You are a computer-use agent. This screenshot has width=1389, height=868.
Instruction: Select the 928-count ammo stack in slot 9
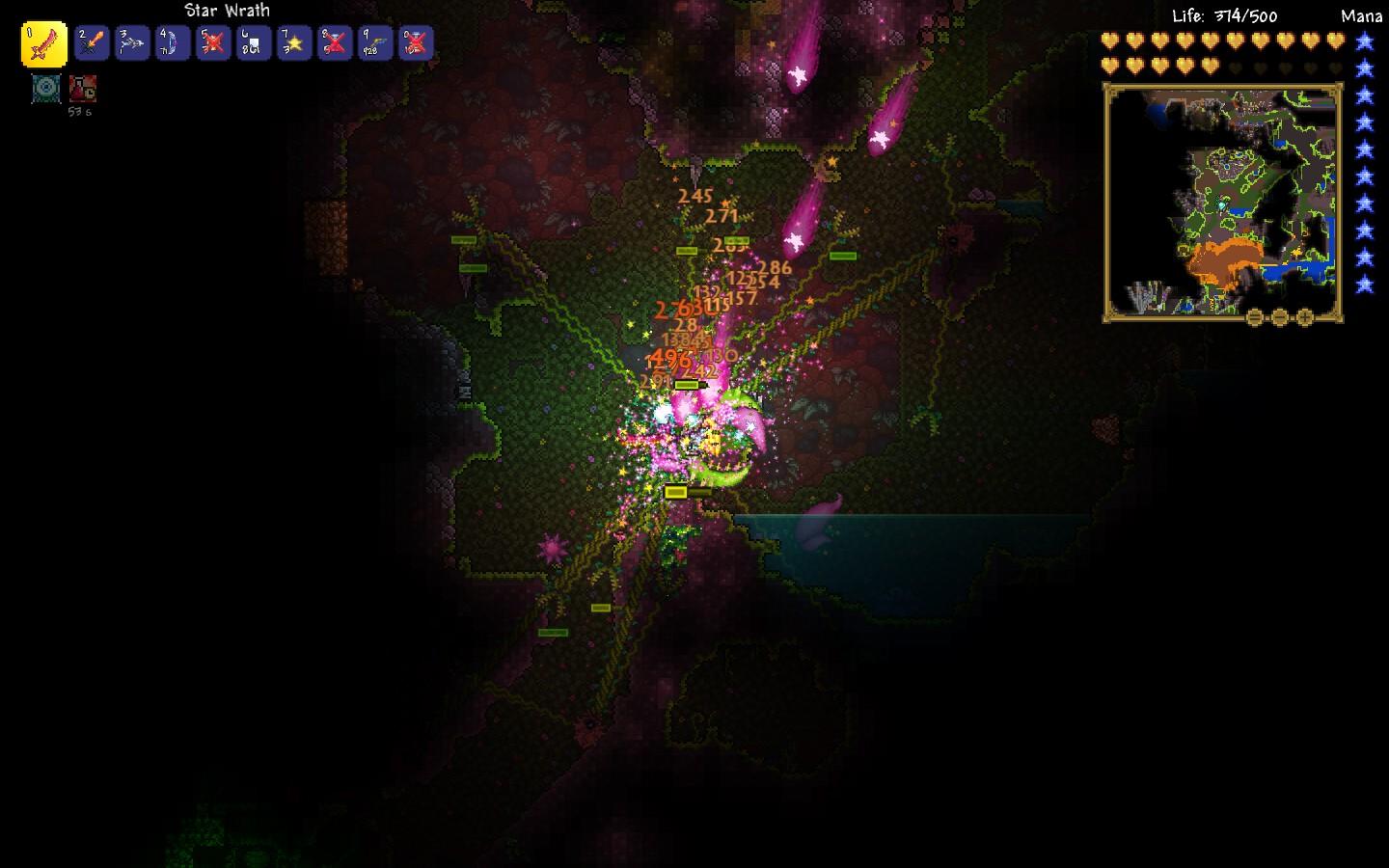(x=375, y=43)
